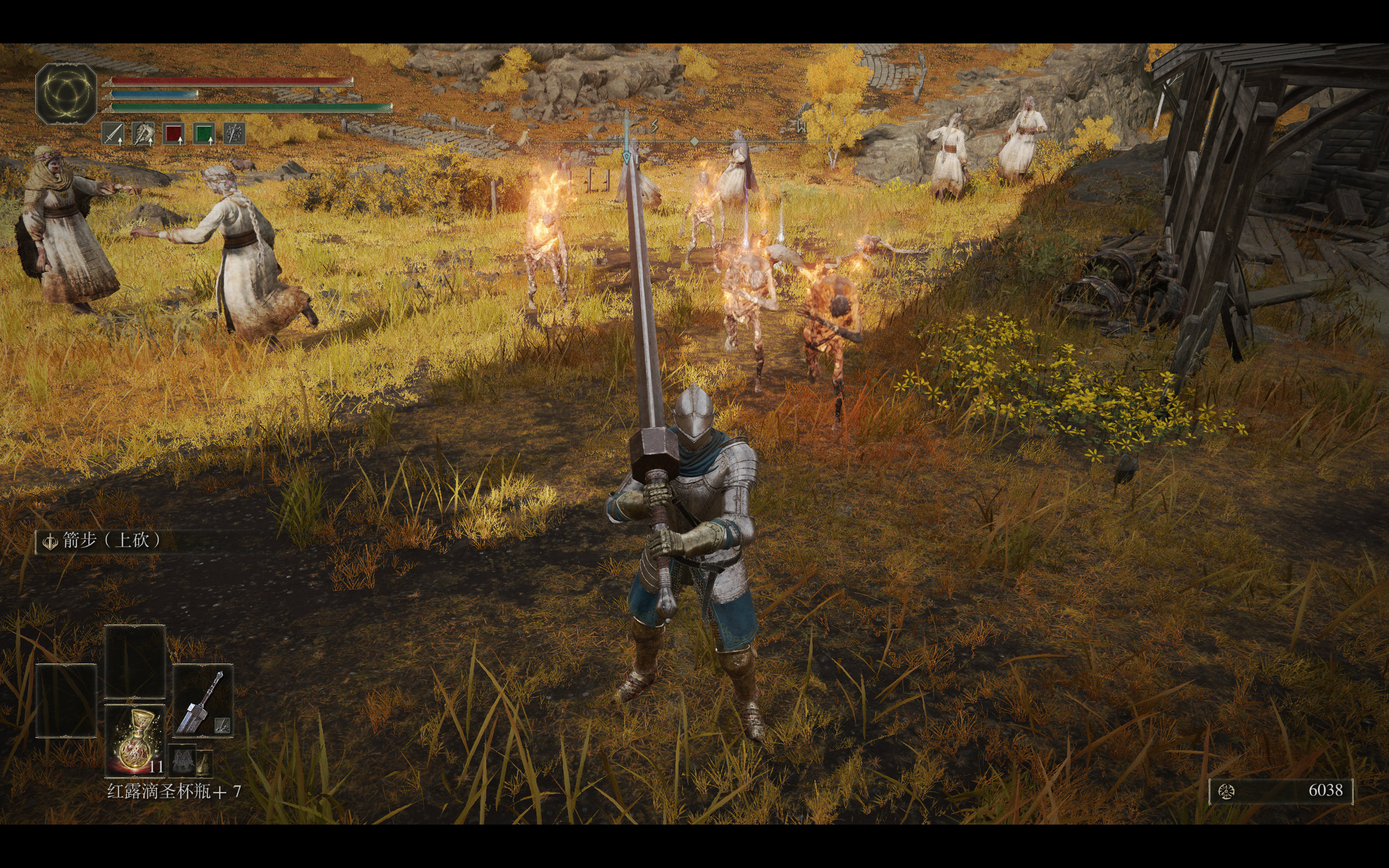The image size is (1389, 868).
Task: Click the sword-on-round-shield status icon
Action: click(234, 134)
